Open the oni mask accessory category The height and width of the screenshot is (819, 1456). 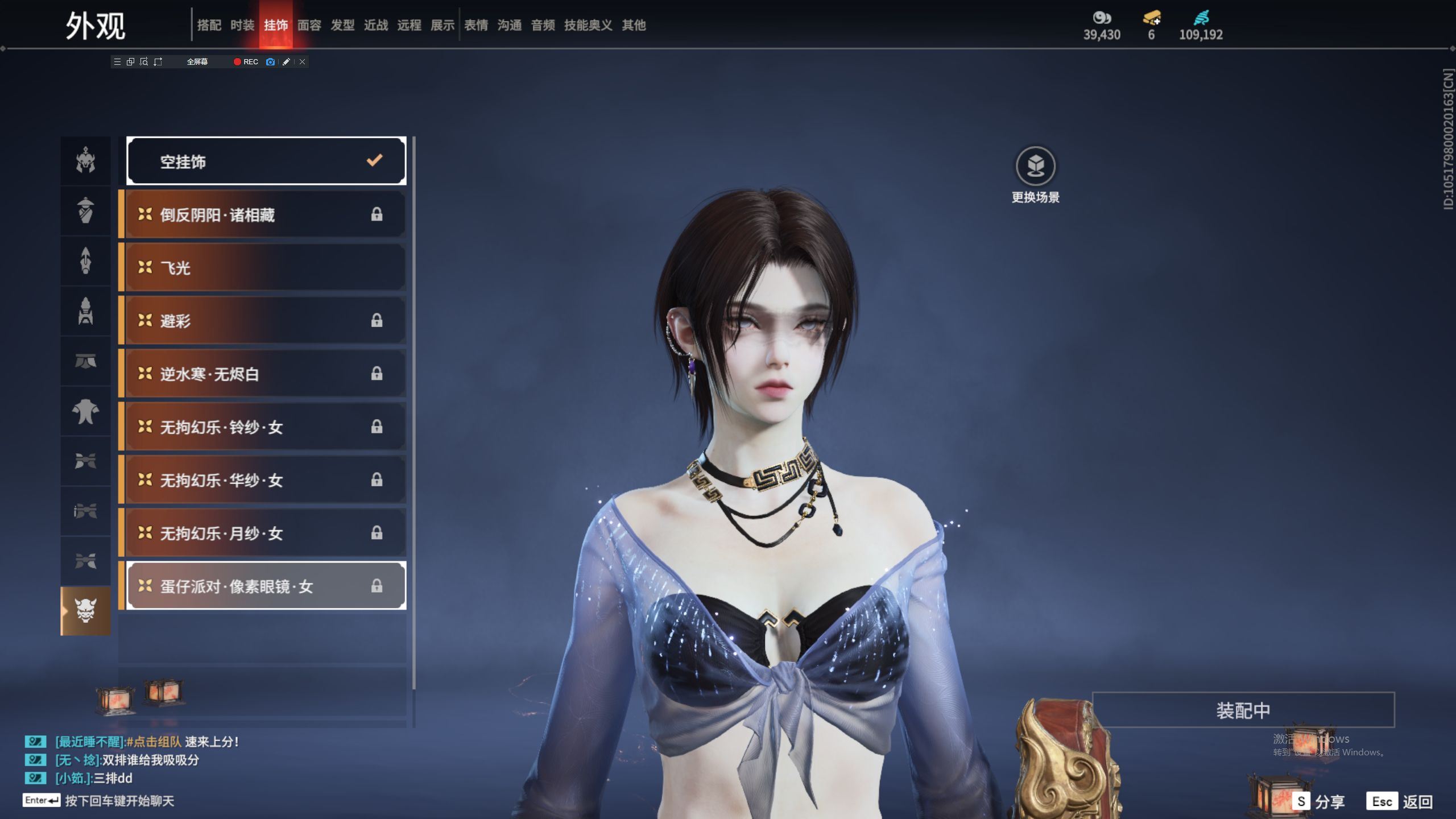86,611
